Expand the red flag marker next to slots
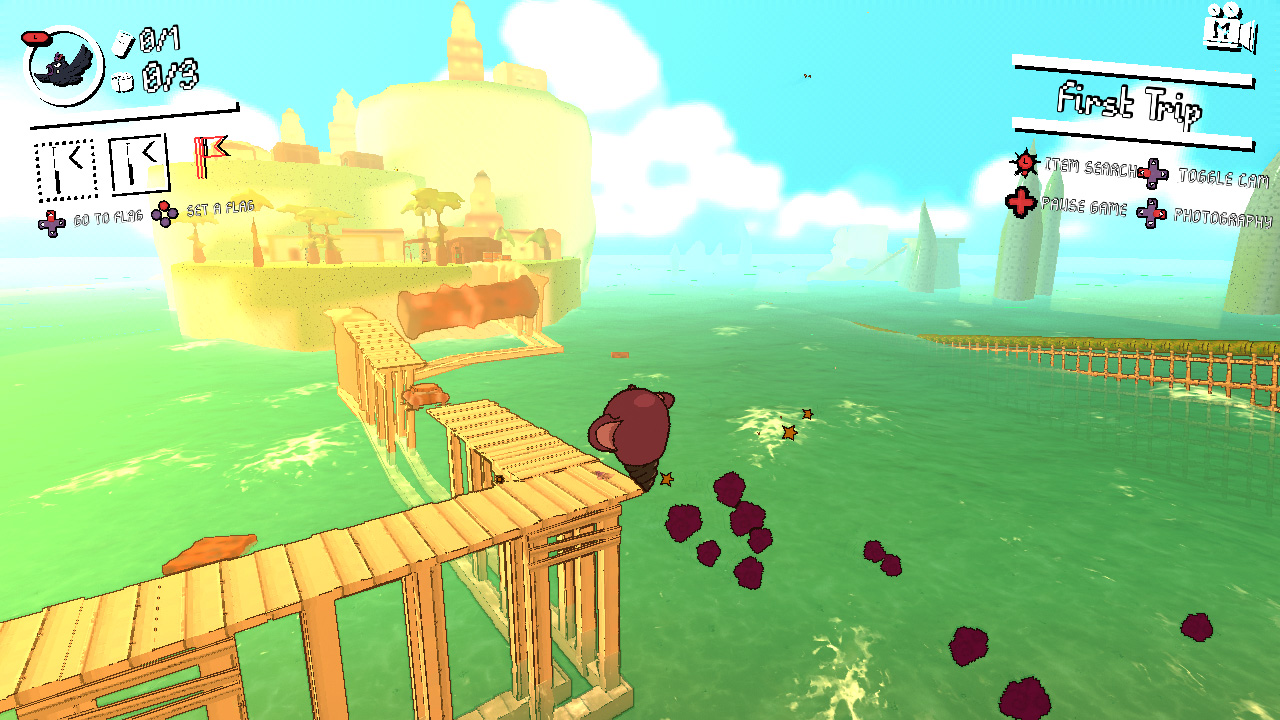Image resolution: width=1280 pixels, height=720 pixels. [206, 157]
